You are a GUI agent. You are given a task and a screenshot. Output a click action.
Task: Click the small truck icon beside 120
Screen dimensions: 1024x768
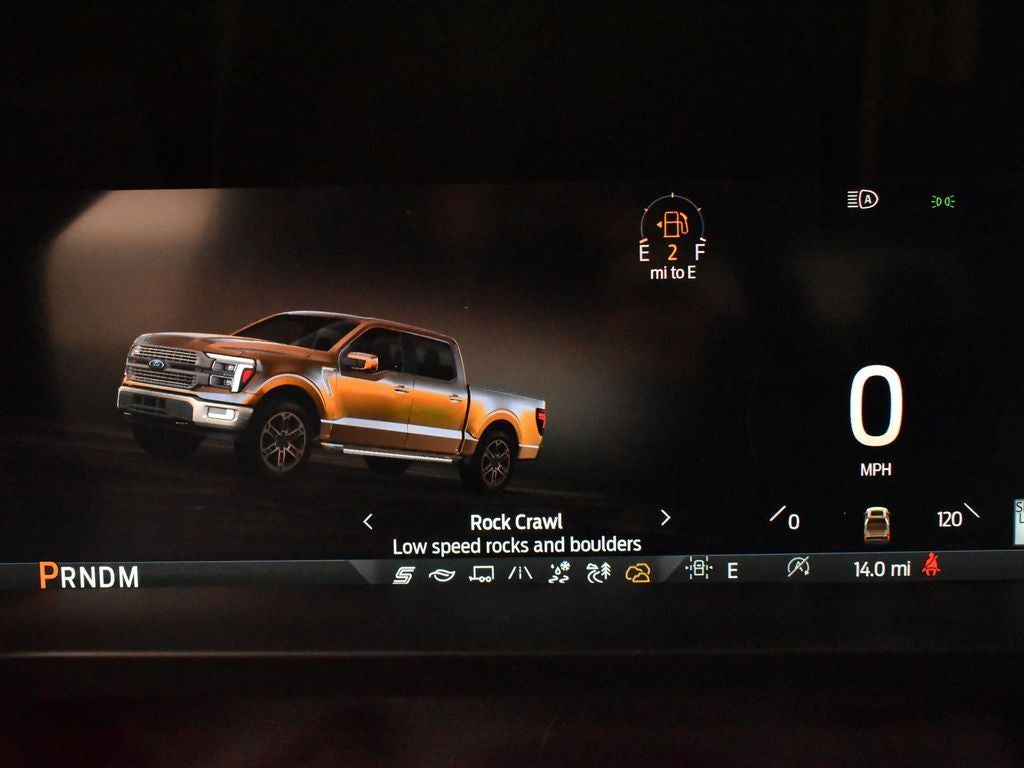click(876, 523)
